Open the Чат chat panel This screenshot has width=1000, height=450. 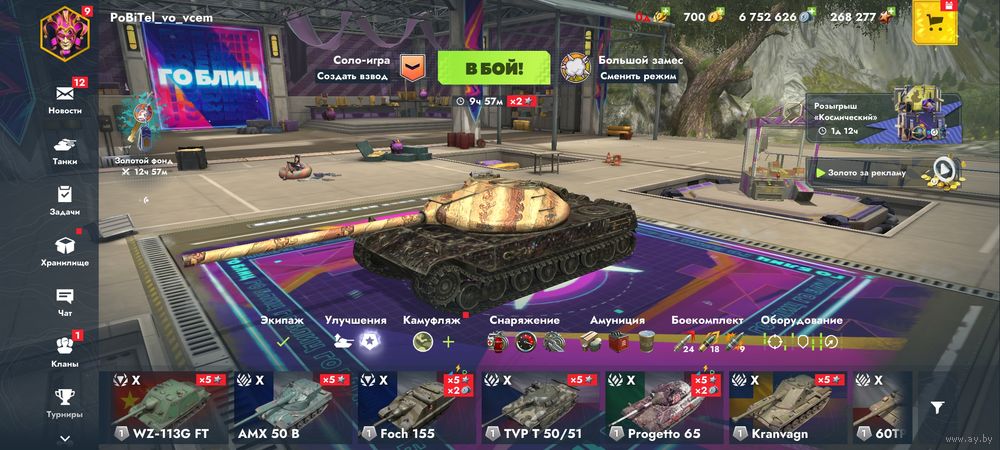pyautogui.click(x=65, y=301)
